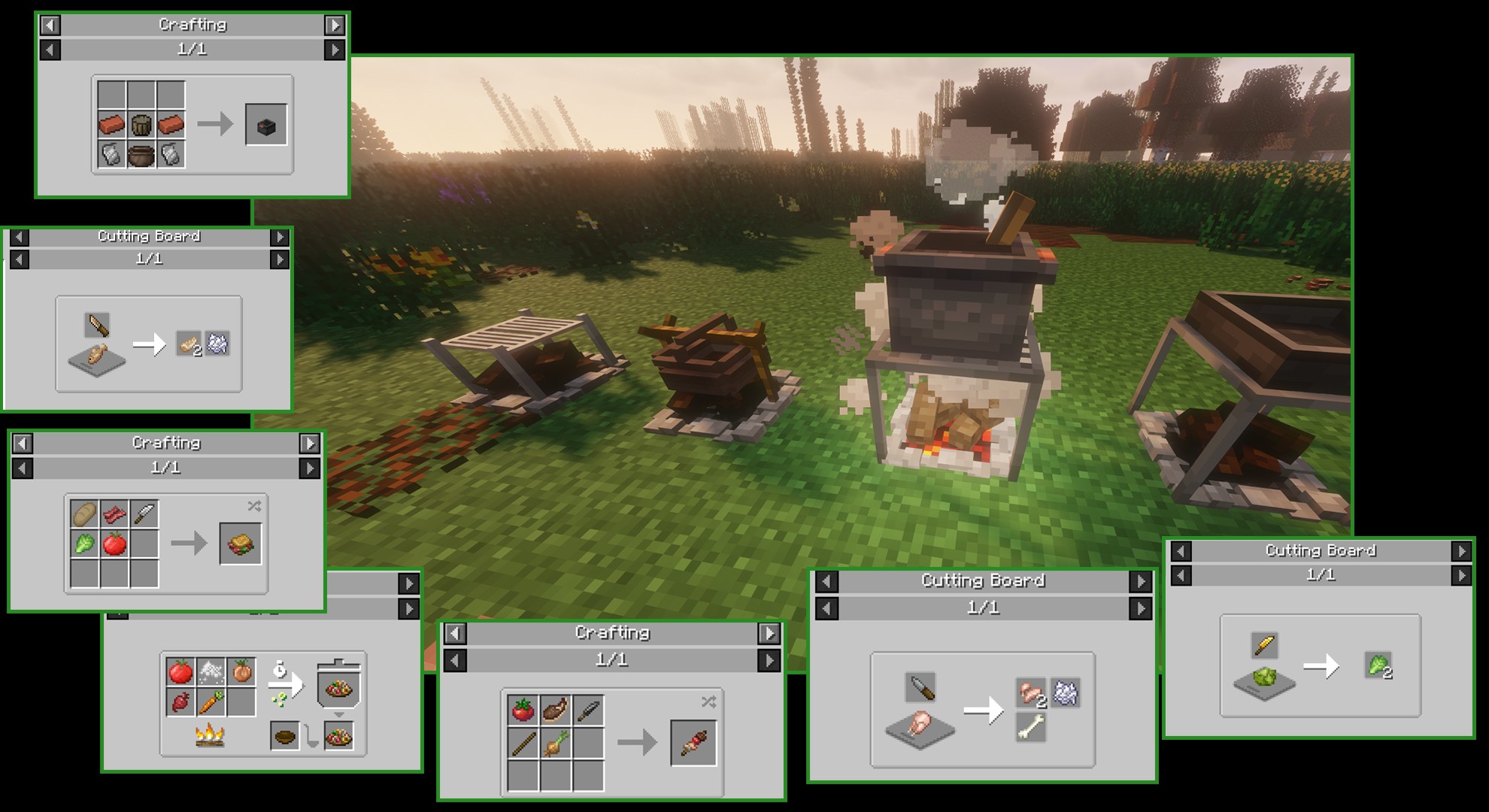Choose the wooden stick ingredient slot
Screen dimensions: 1489x812
[523, 744]
